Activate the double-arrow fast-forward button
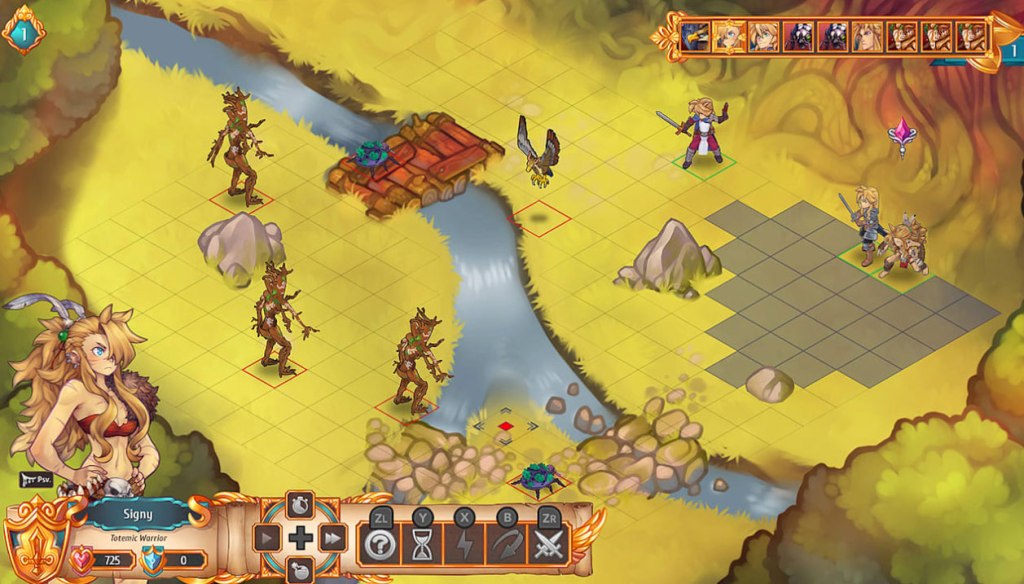The height and width of the screenshot is (584, 1024). 333,539
